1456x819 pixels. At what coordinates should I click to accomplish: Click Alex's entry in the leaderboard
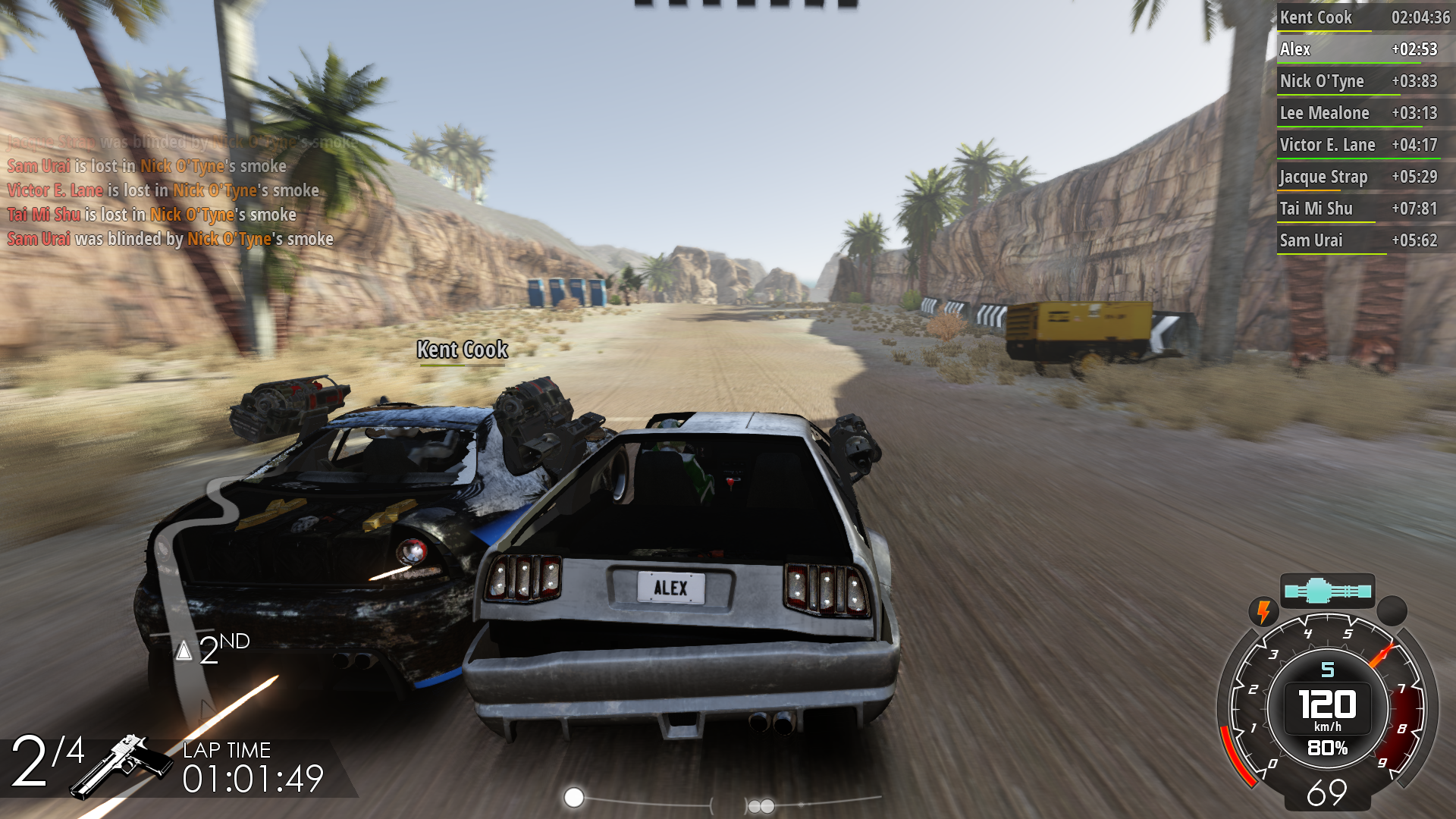(x=1363, y=49)
